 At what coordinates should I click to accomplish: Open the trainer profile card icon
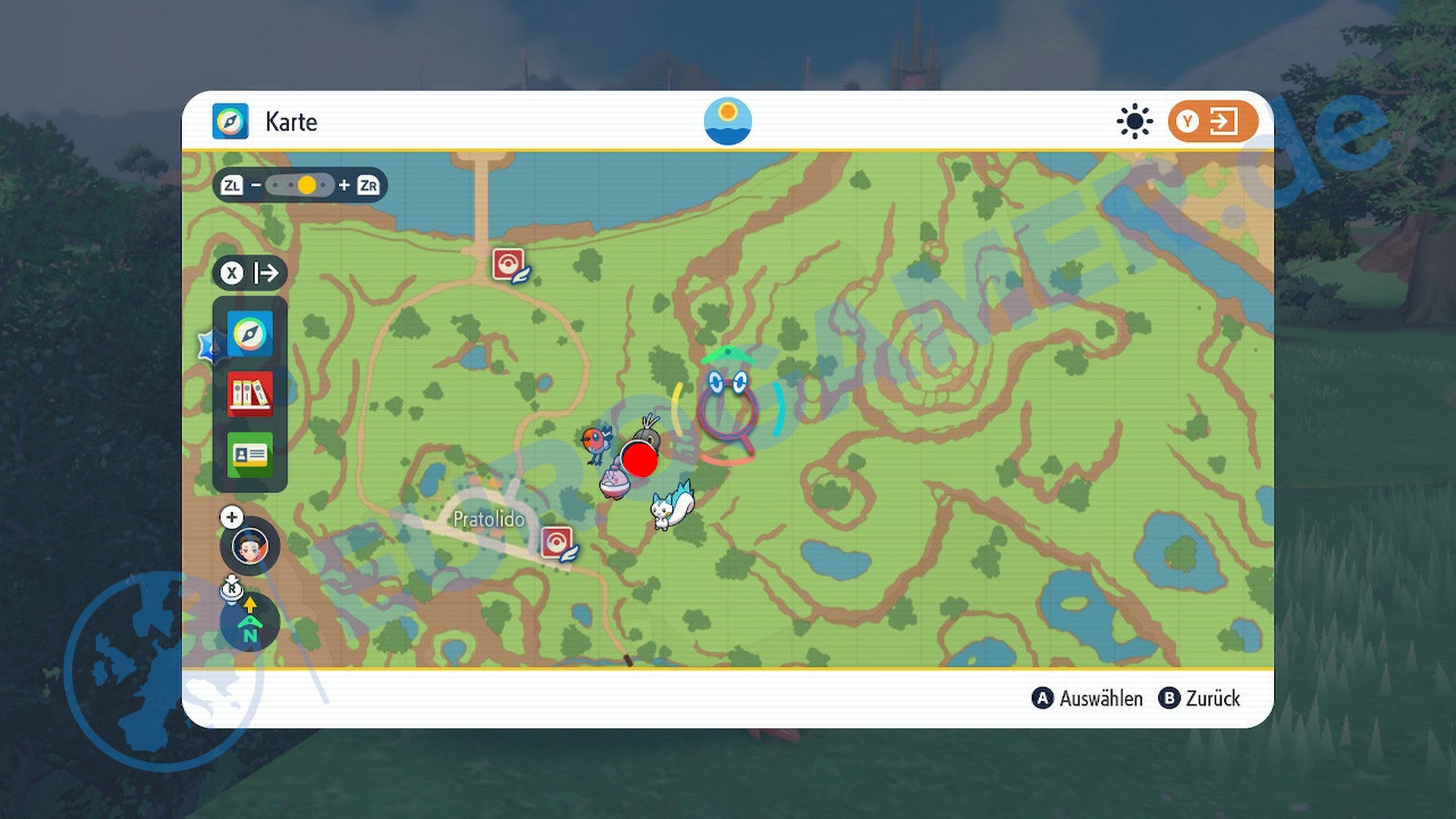point(249,454)
